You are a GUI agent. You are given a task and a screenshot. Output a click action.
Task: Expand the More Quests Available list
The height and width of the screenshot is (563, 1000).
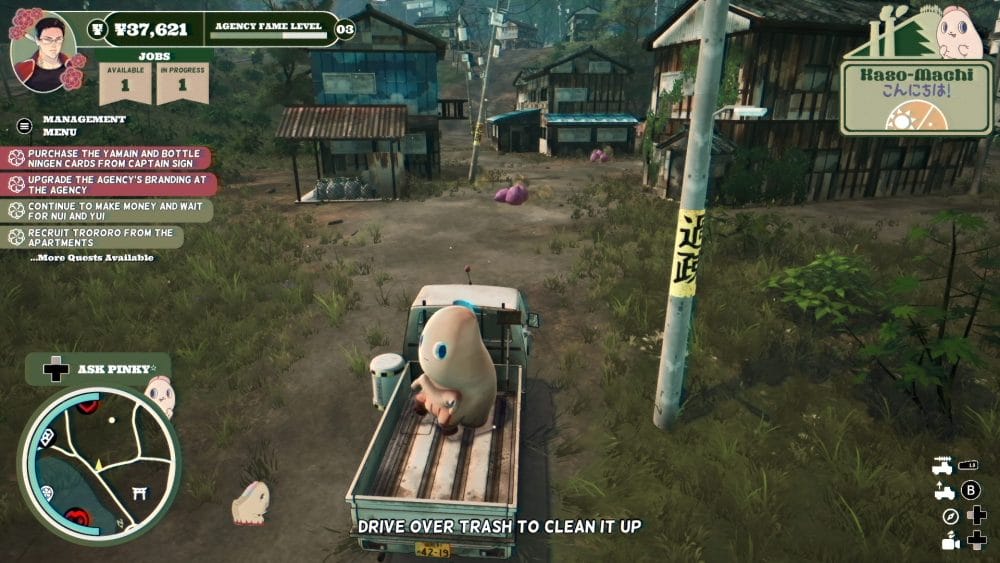coord(92,258)
